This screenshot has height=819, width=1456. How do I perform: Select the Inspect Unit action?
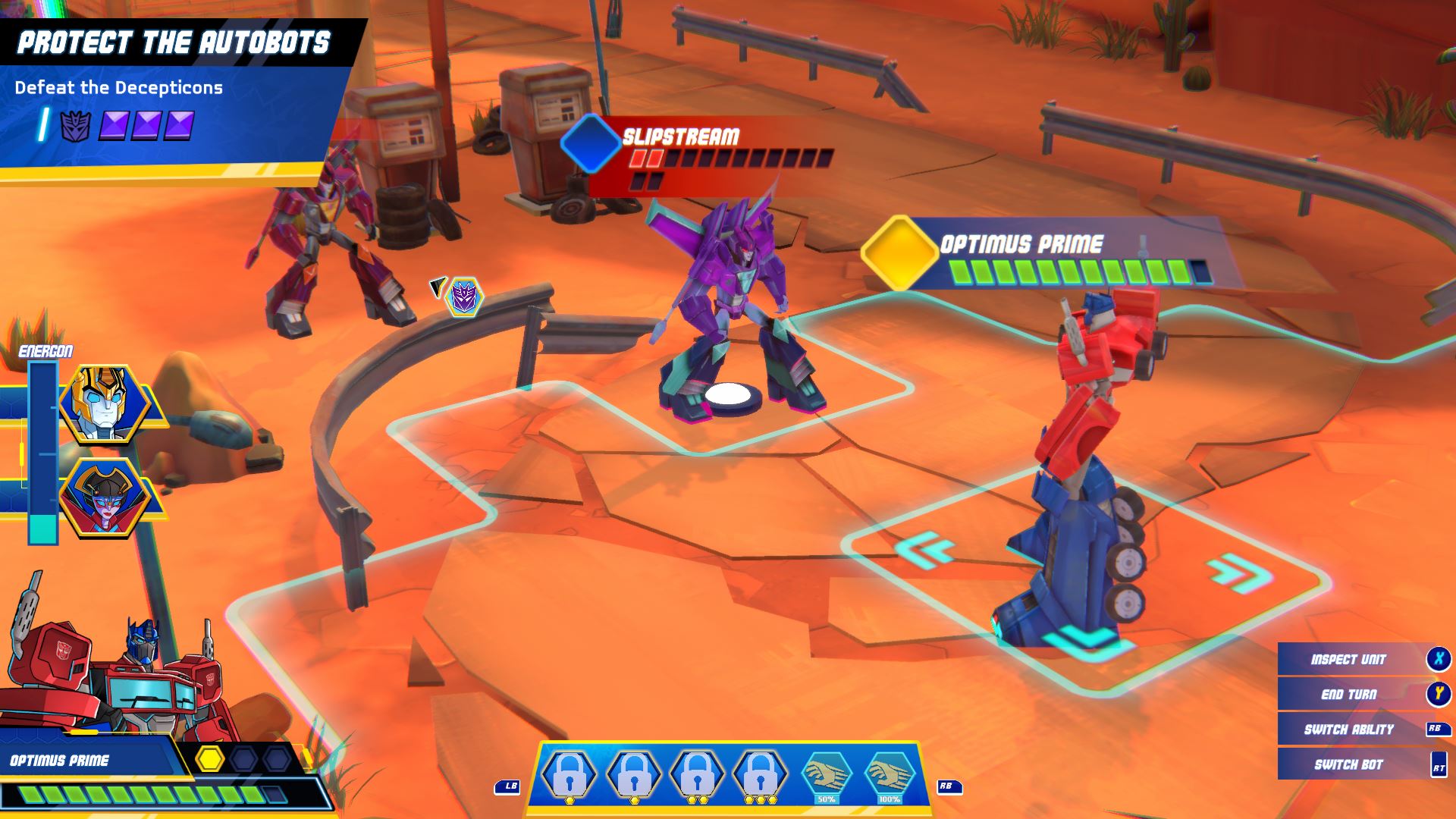[x=1350, y=659]
